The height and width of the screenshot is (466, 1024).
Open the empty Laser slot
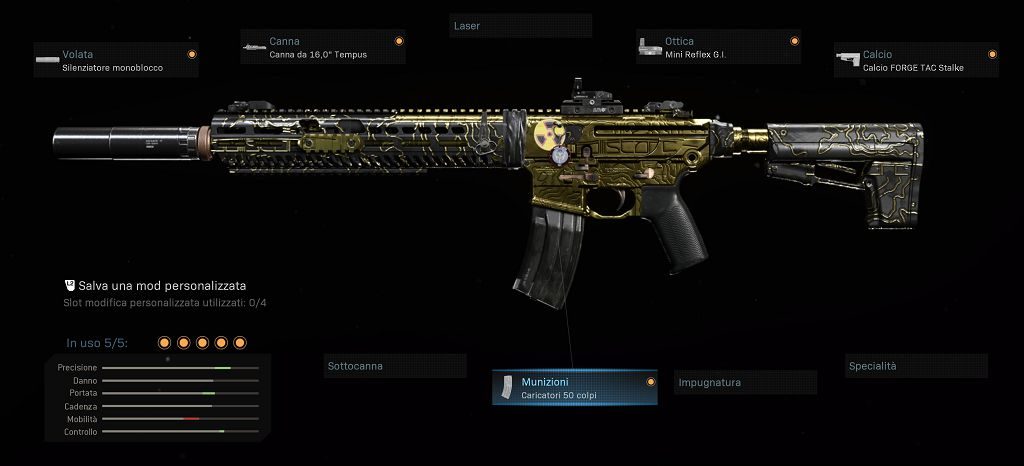click(x=520, y=25)
